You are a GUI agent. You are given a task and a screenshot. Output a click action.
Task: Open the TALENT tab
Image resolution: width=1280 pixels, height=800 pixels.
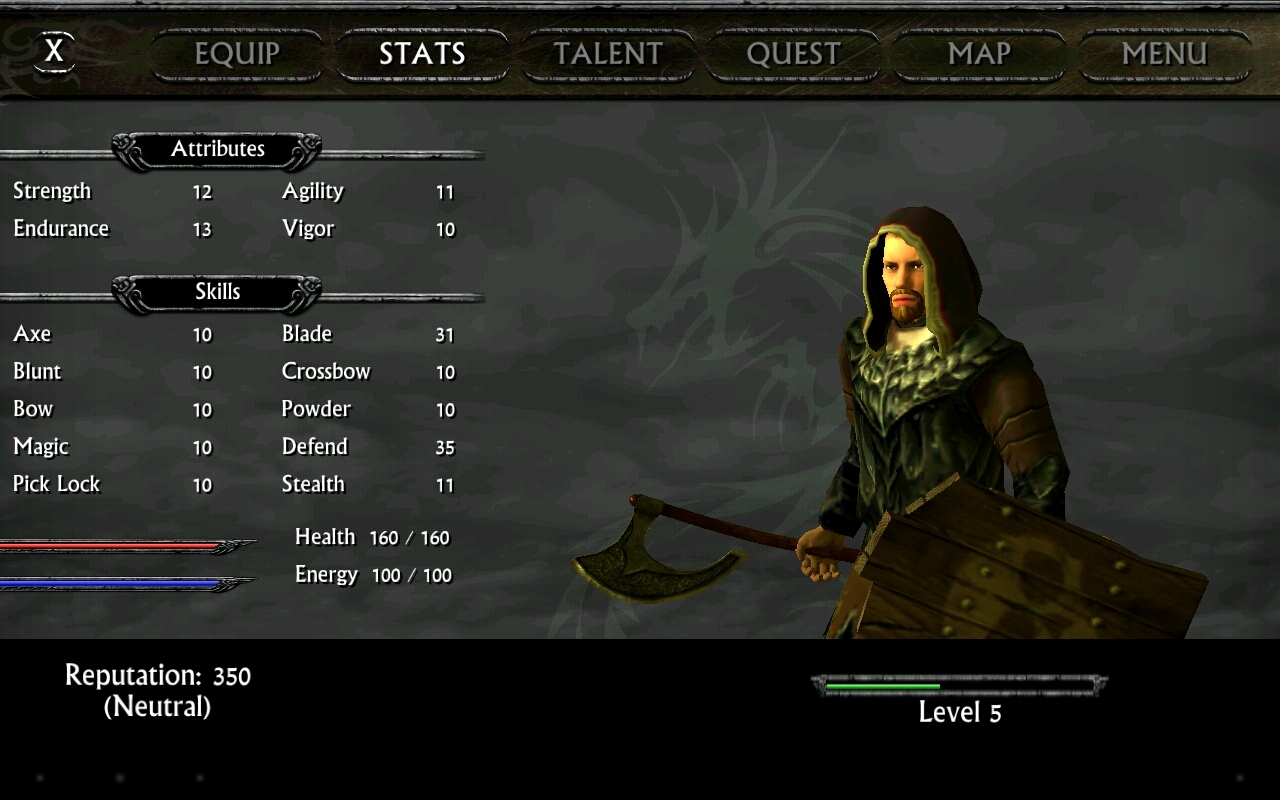608,54
